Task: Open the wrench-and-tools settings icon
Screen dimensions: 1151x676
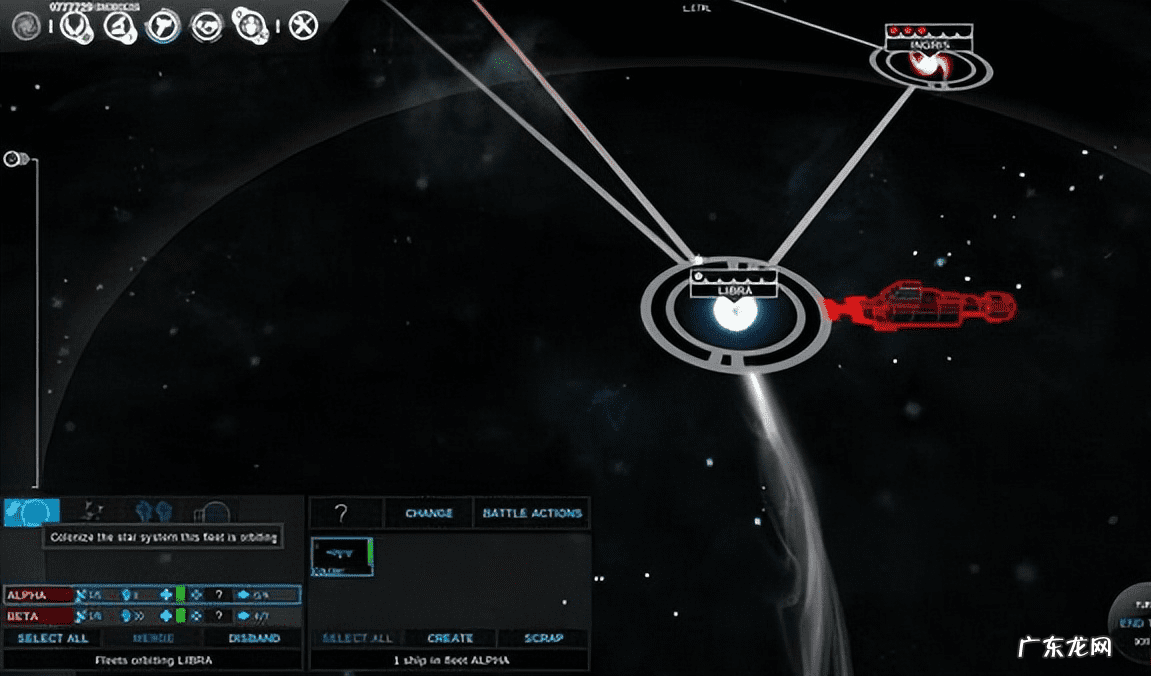Action: [x=303, y=25]
